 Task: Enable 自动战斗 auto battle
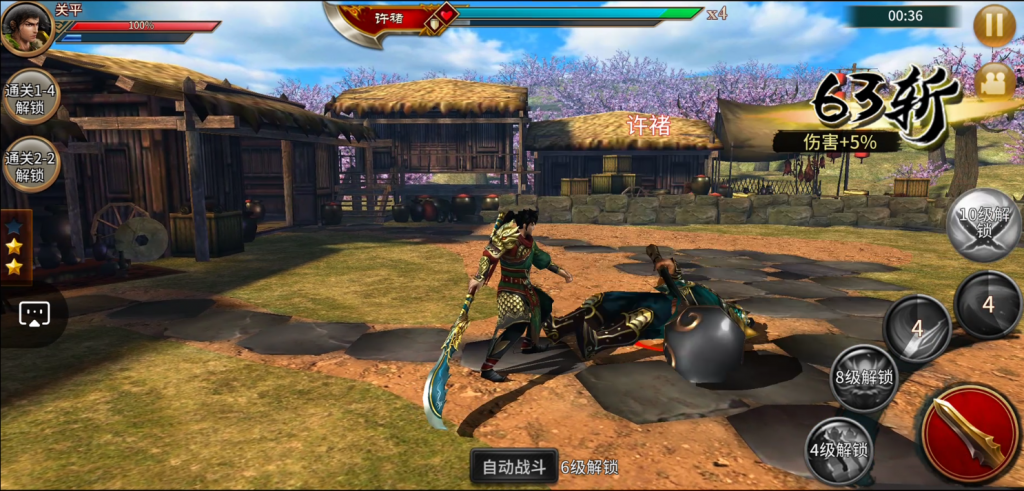tap(514, 466)
